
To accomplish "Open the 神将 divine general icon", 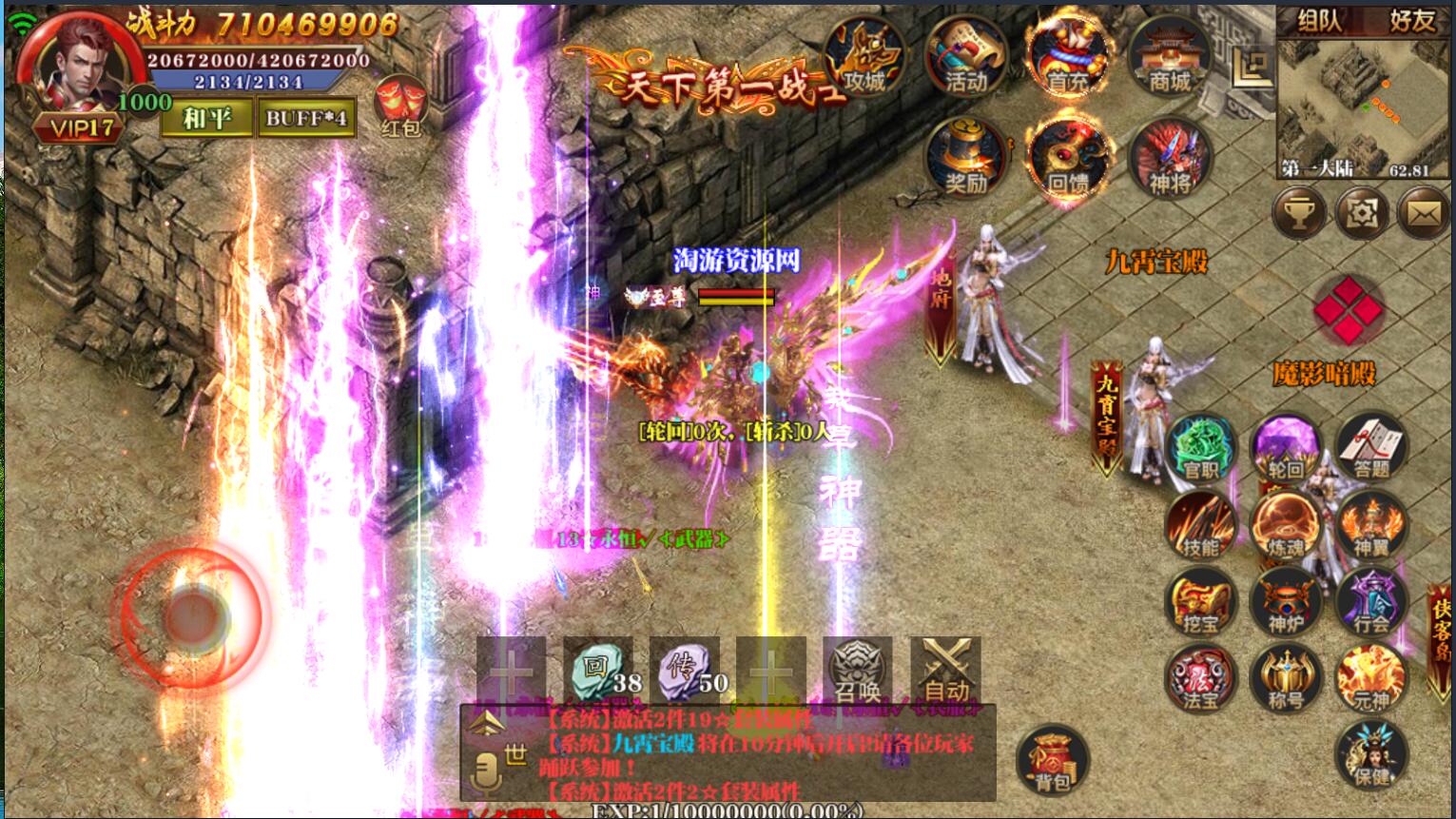I will [x=1169, y=158].
